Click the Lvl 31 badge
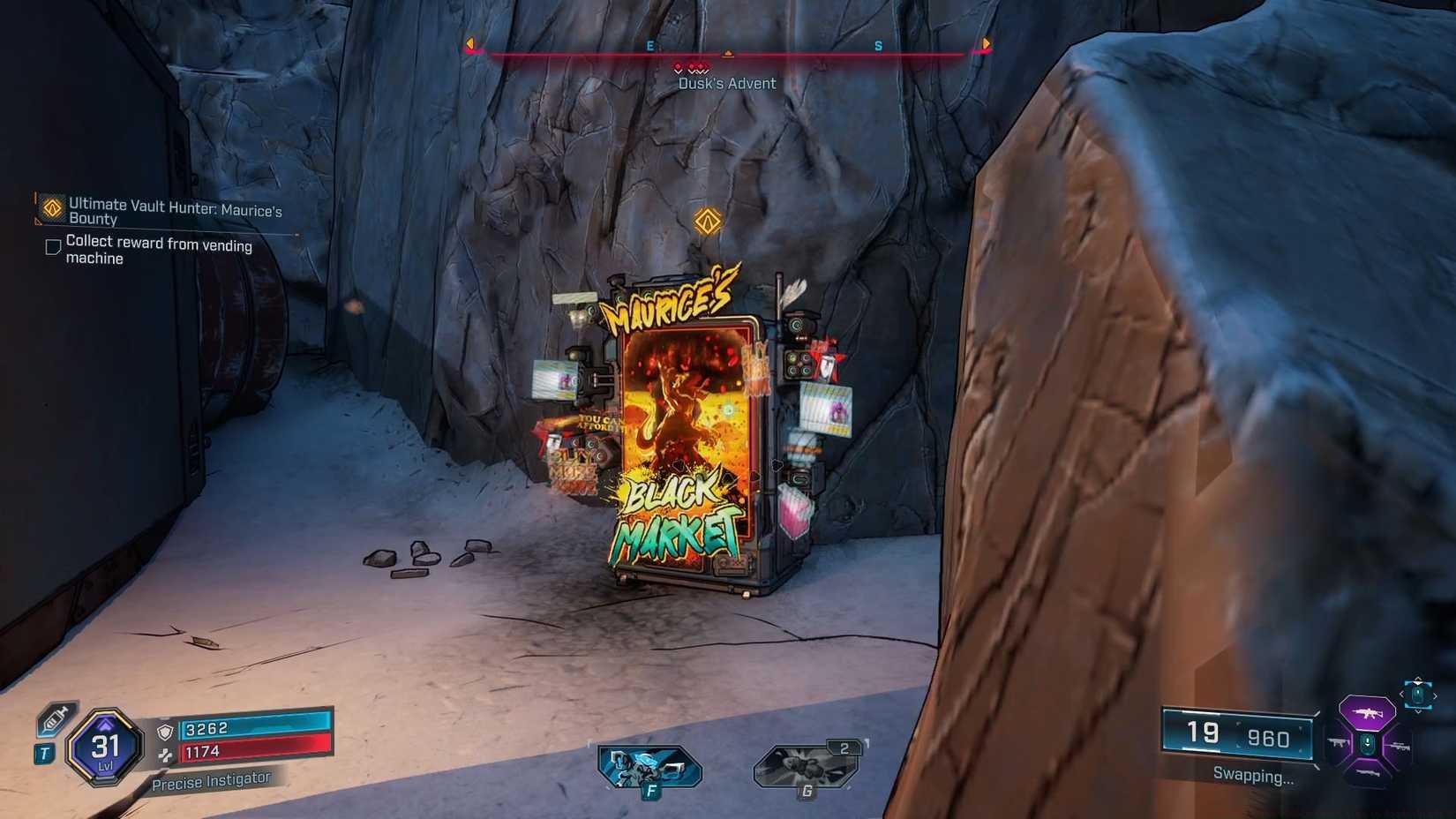The width and height of the screenshot is (1456, 819). coord(106,747)
